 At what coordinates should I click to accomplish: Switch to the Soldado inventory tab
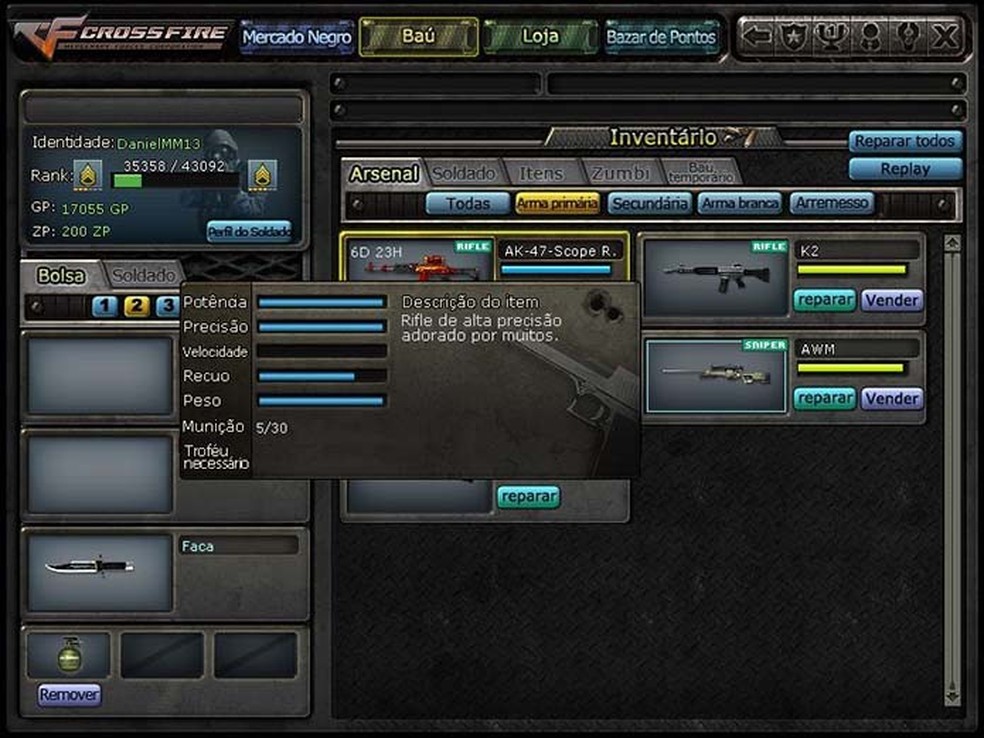click(x=463, y=173)
